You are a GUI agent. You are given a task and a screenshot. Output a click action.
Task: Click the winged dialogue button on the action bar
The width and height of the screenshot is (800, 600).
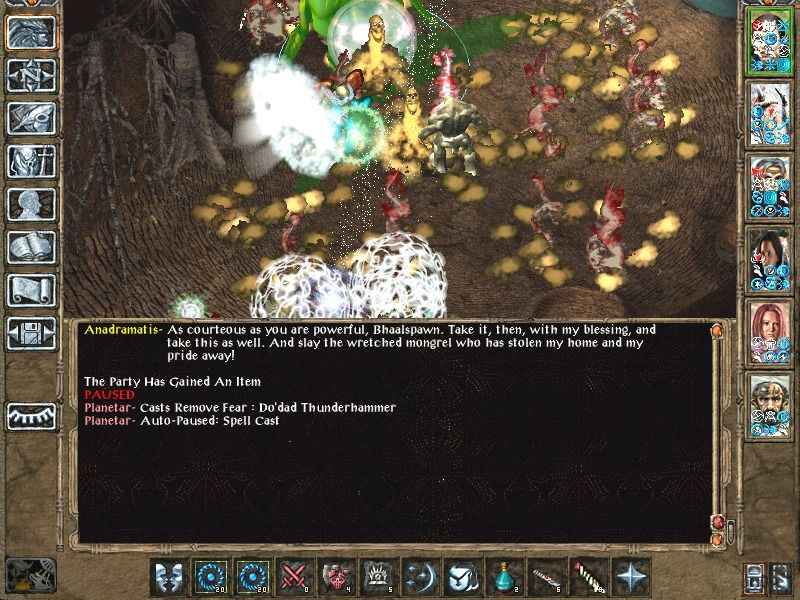coord(169,577)
